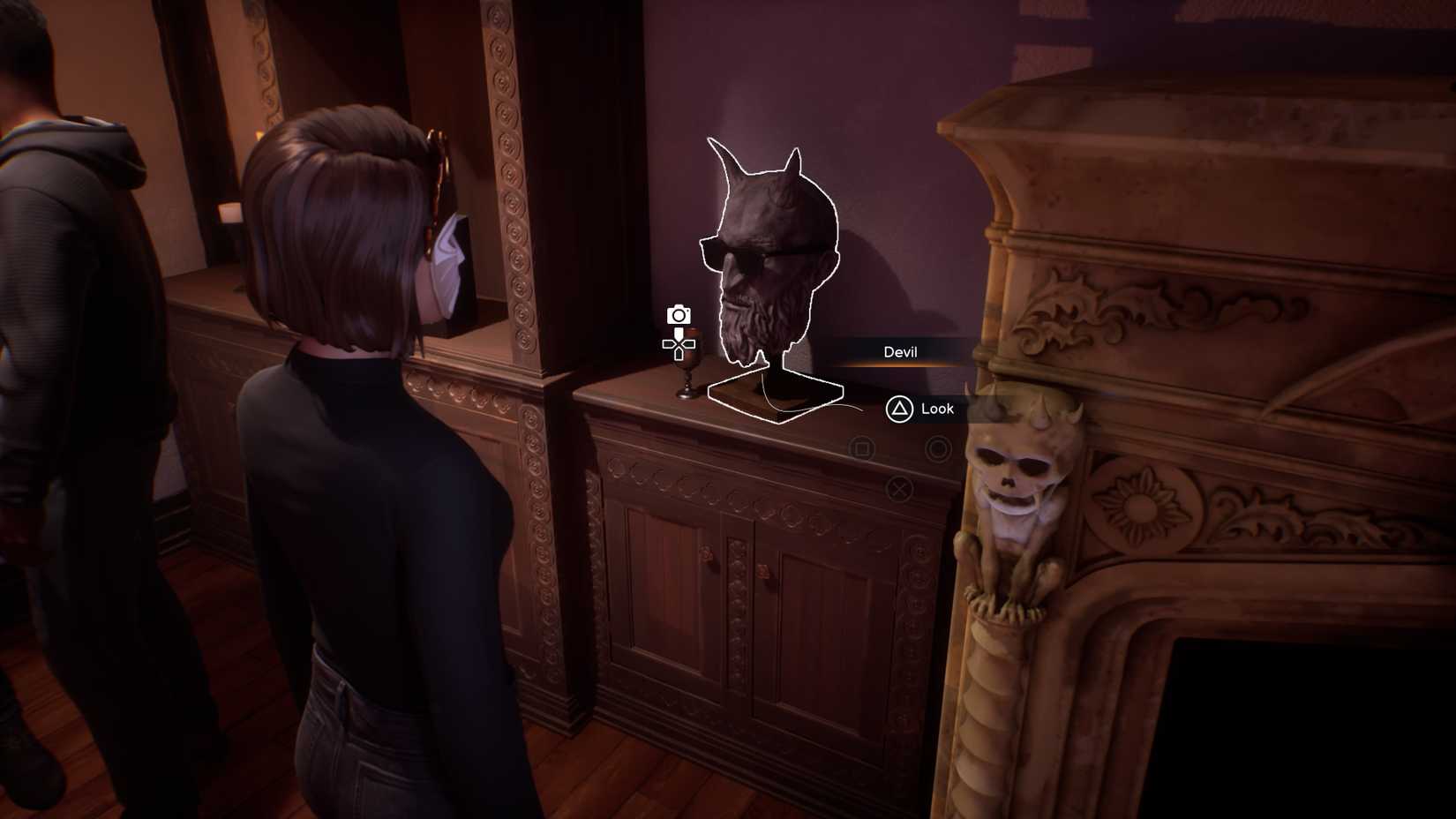The image size is (1456, 819).
Task: Select the photo camera icon above the d-pad
Action: [678, 316]
